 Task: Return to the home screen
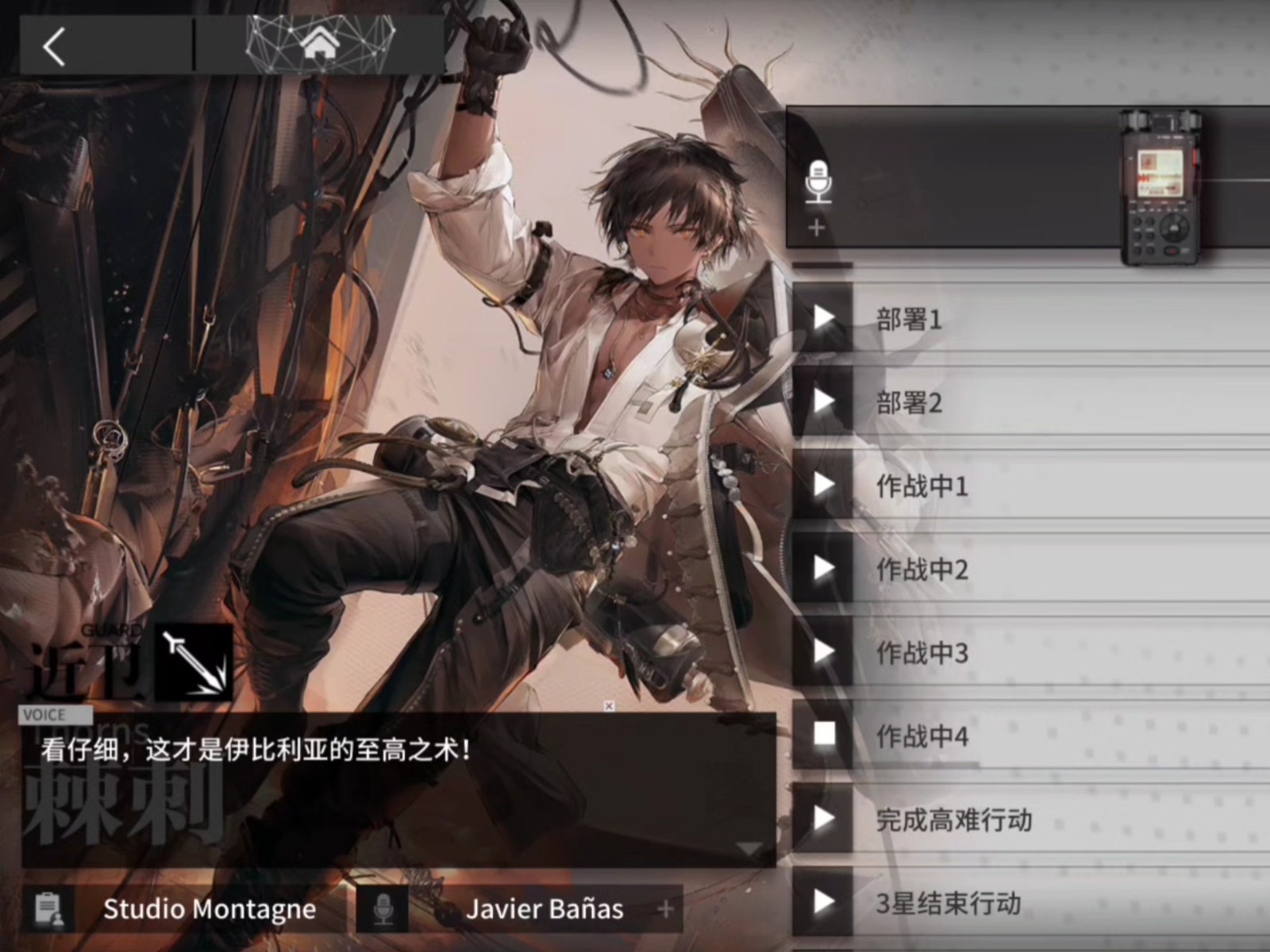coord(320,44)
